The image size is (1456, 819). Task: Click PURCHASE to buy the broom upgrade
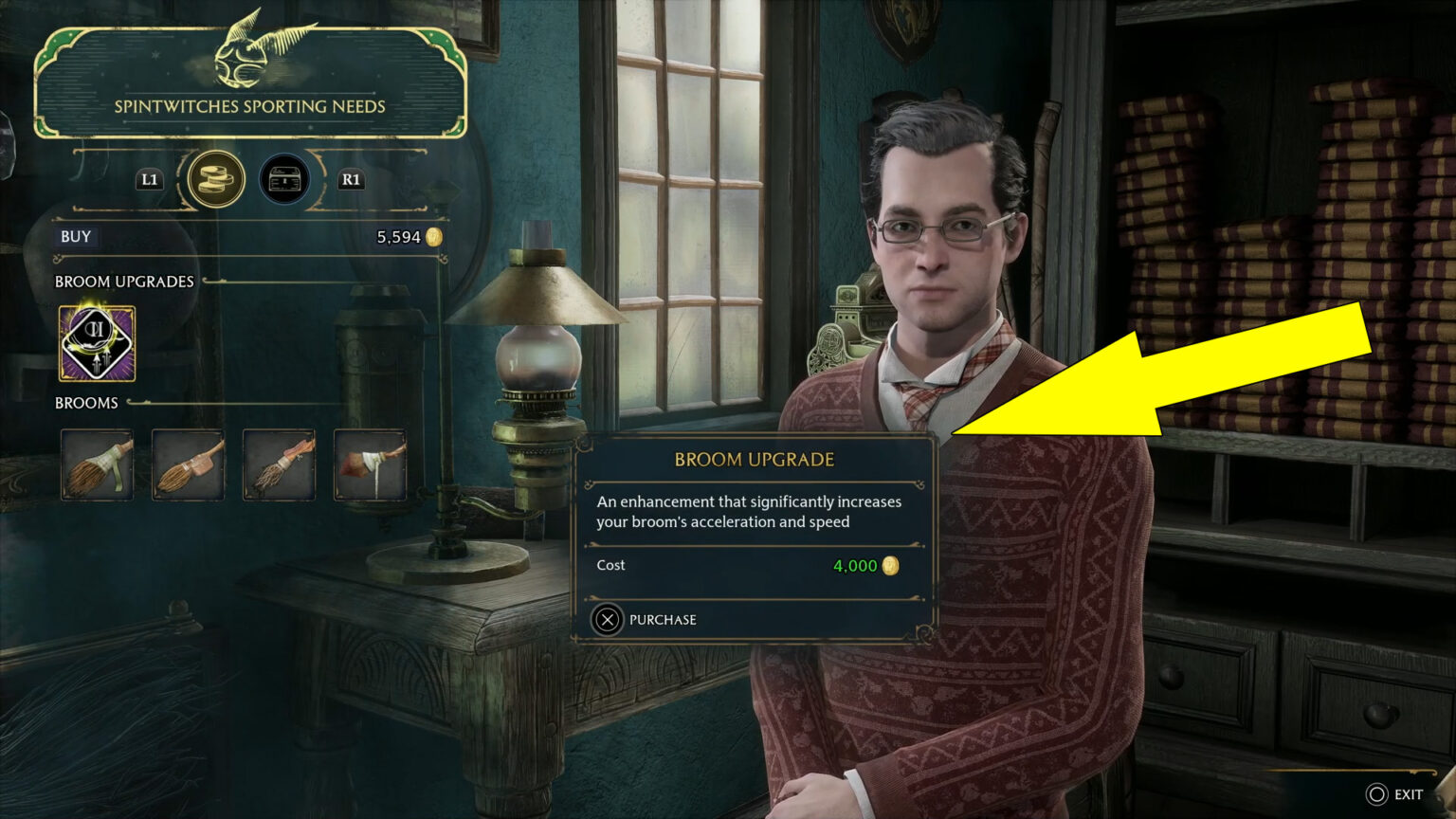(662, 620)
